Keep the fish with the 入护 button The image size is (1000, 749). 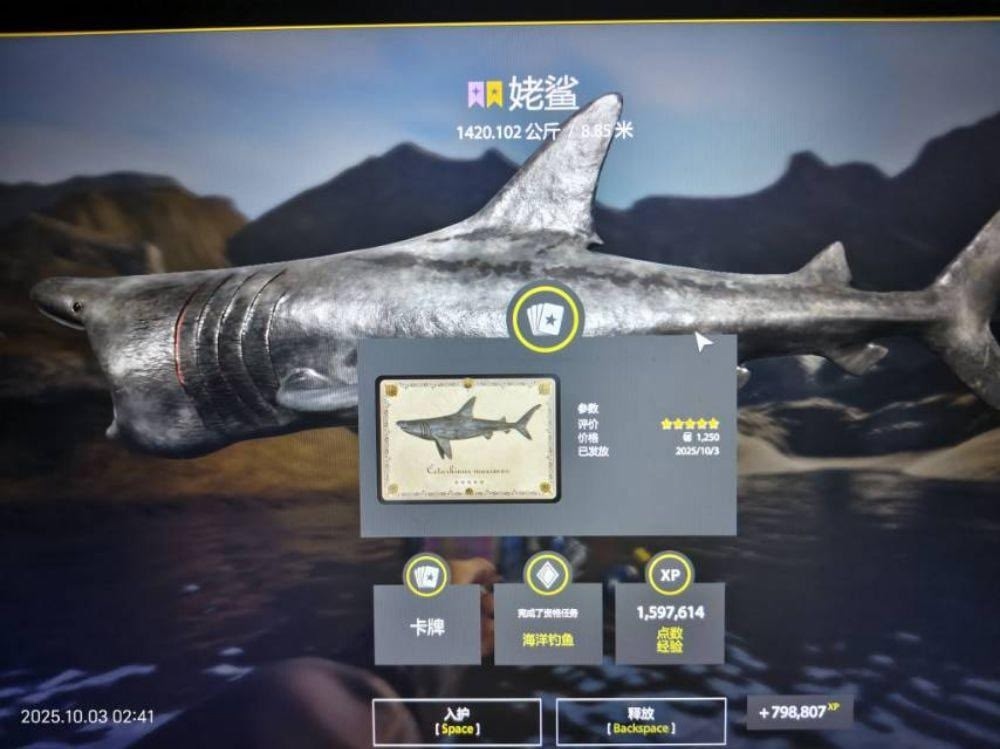[x=456, y=721]
